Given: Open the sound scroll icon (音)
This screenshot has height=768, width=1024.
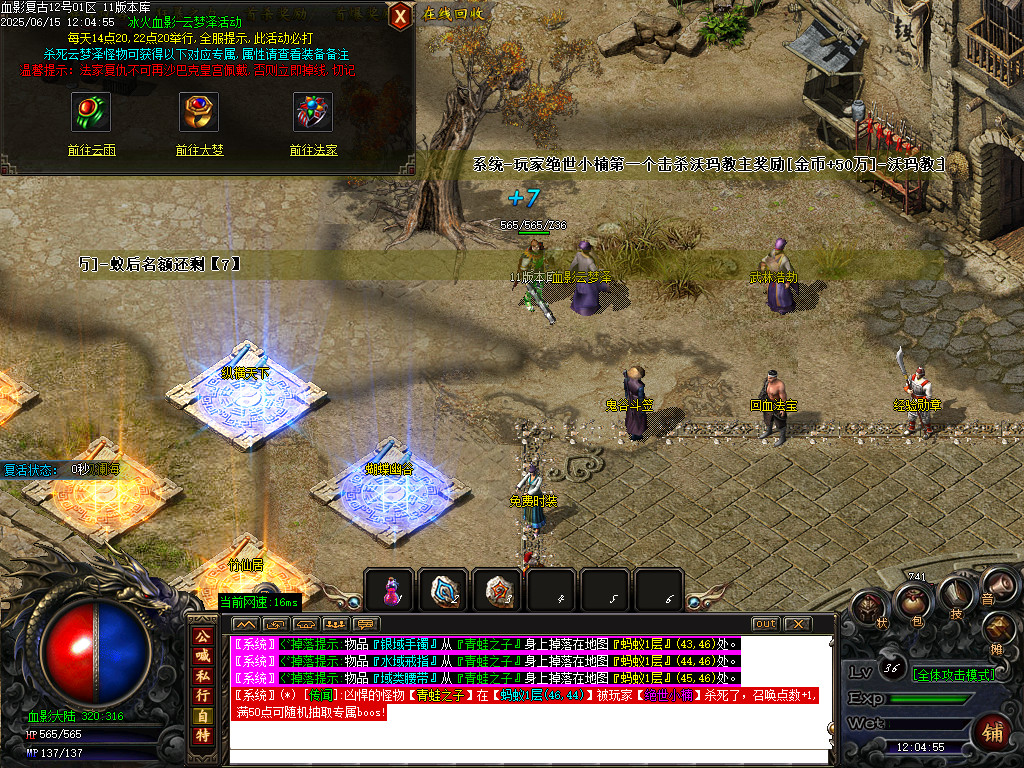Looking at the screenshot, I should coord(998,585).
